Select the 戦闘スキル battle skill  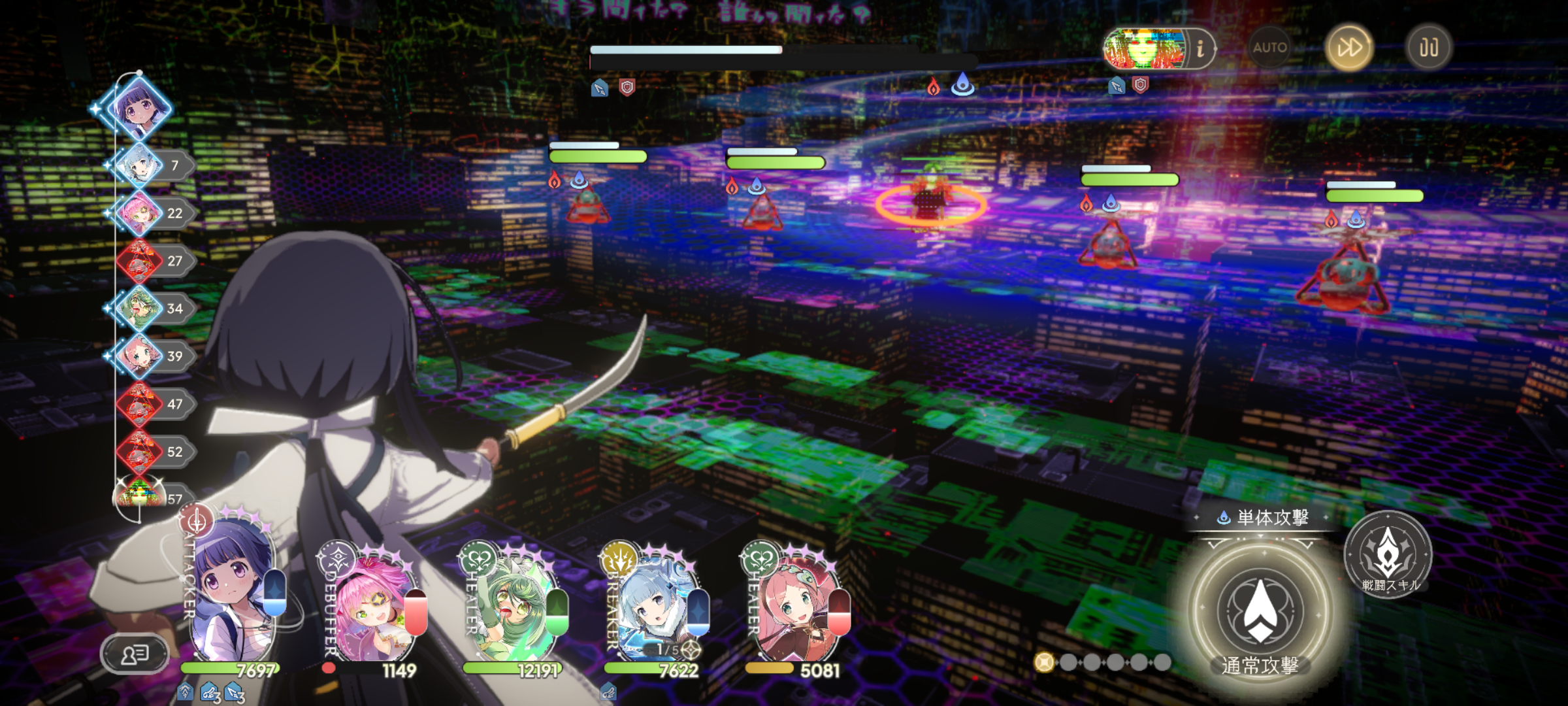coord(1388,554)
